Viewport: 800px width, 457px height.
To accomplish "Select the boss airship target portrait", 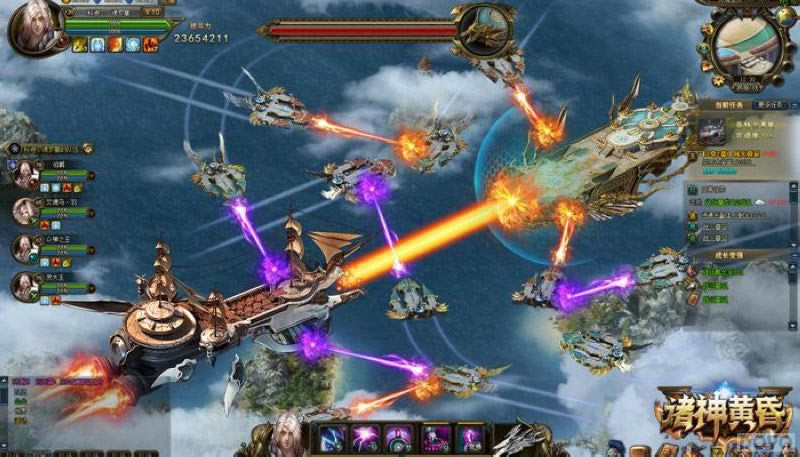I will tap(483, 28).
